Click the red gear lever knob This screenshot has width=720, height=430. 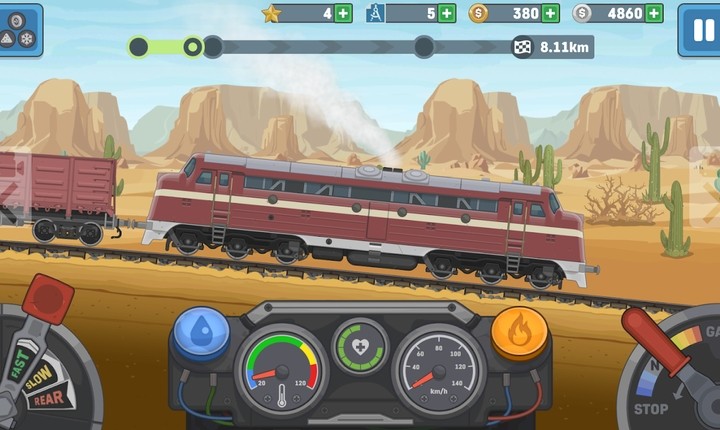(47, 299)
